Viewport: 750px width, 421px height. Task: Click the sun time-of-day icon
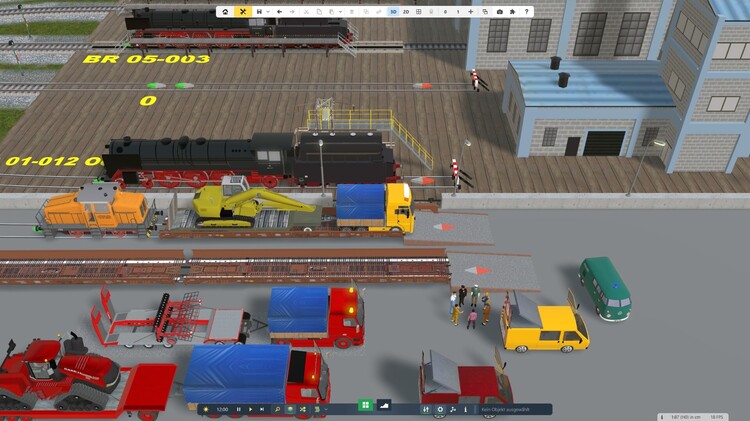[x=205, y=409]
